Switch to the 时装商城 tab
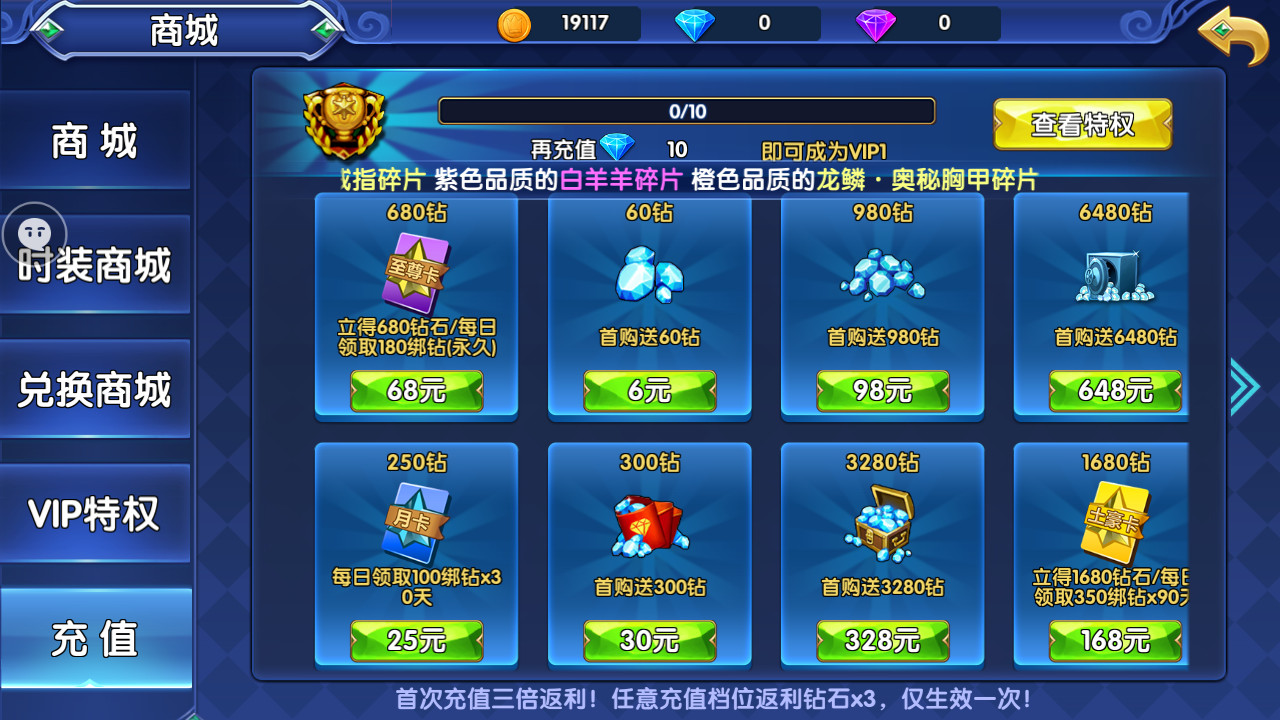Viewport: 1280px width, 720px height. point(95,263)
